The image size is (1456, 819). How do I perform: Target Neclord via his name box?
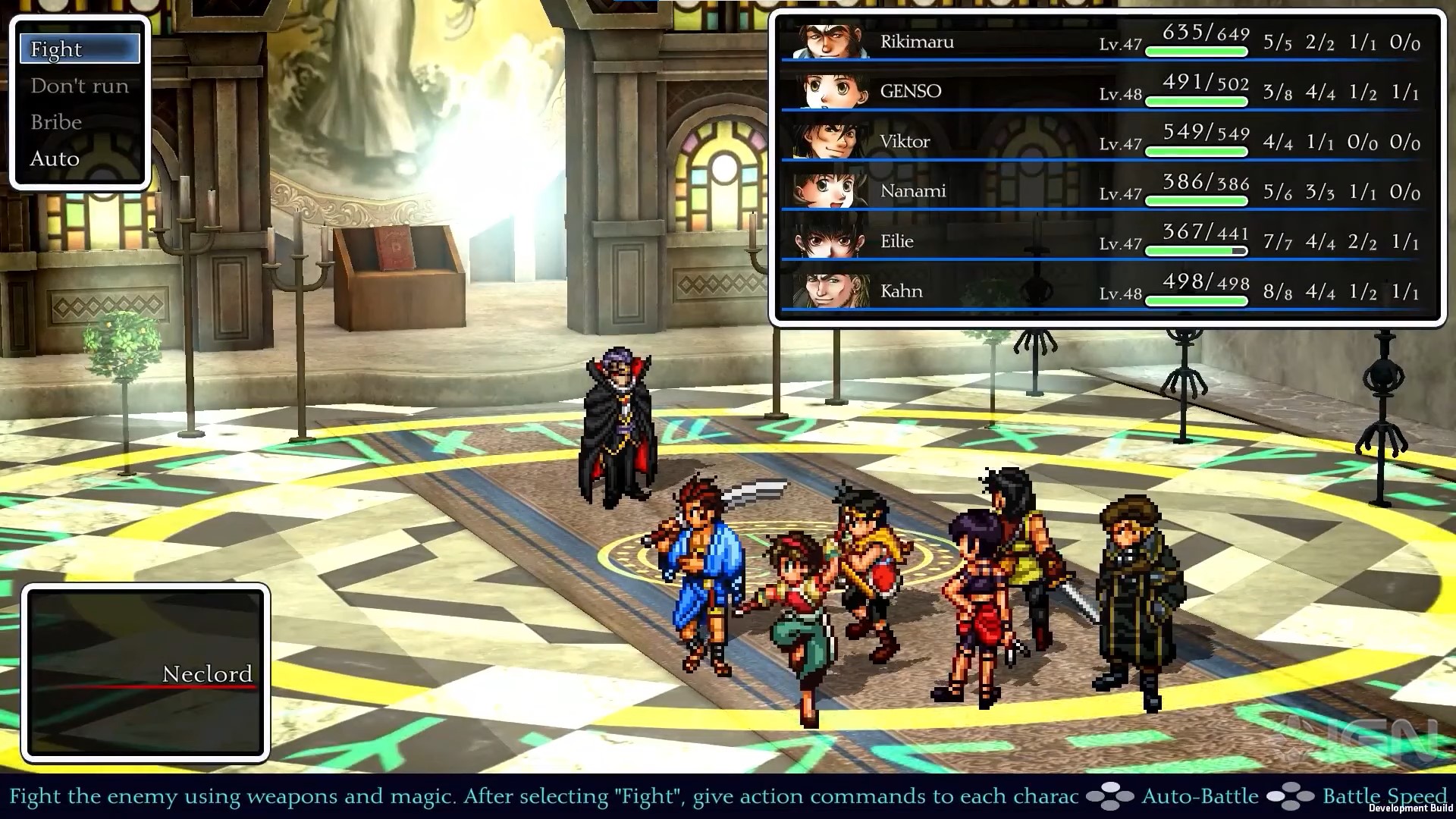(x=206, y=673)
